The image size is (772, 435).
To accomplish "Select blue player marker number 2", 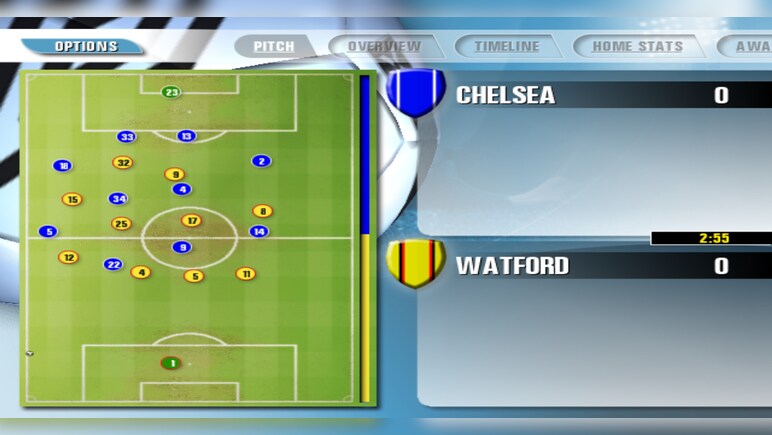I will click(x=261, y=161).
